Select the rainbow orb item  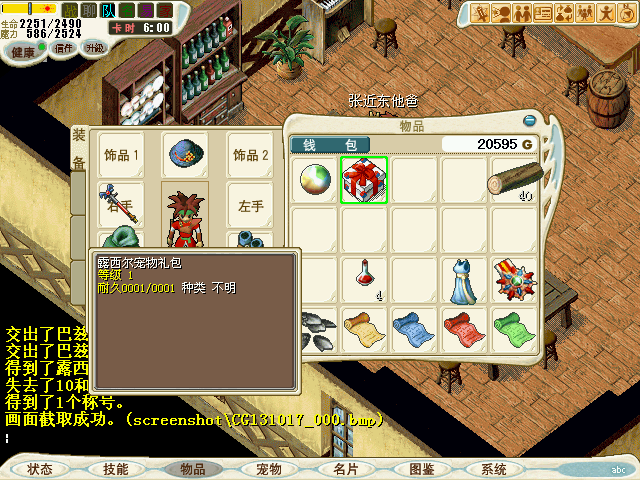click(x=315, y=180)
